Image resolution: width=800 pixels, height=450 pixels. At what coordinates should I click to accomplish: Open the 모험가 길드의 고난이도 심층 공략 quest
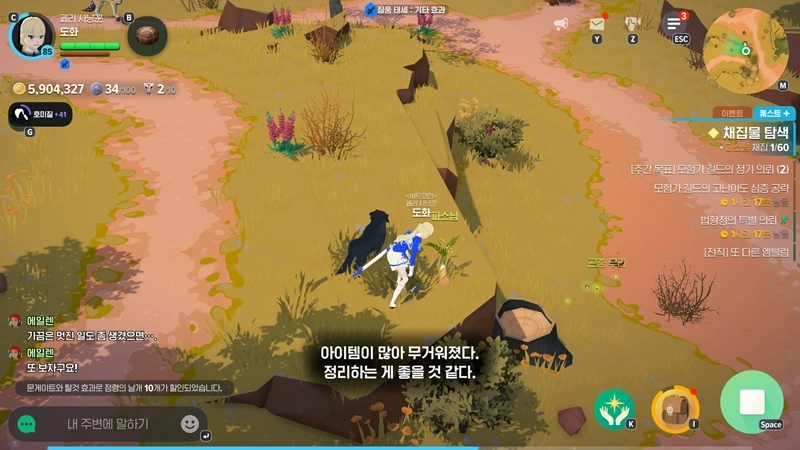pos(720,186)
